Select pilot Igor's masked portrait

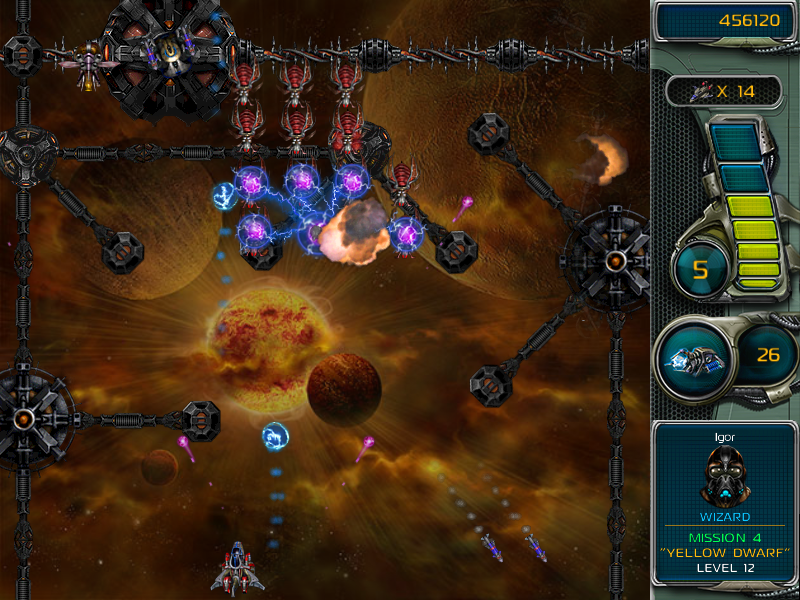pos(725,474)
